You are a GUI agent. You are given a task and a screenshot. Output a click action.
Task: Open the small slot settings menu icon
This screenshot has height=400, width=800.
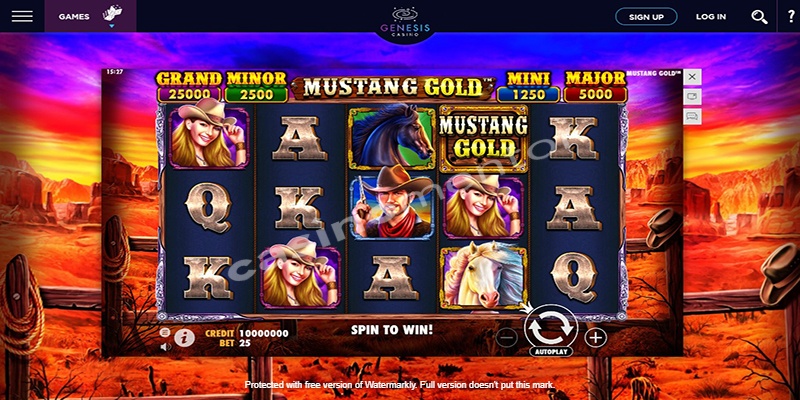pos(165,331)
